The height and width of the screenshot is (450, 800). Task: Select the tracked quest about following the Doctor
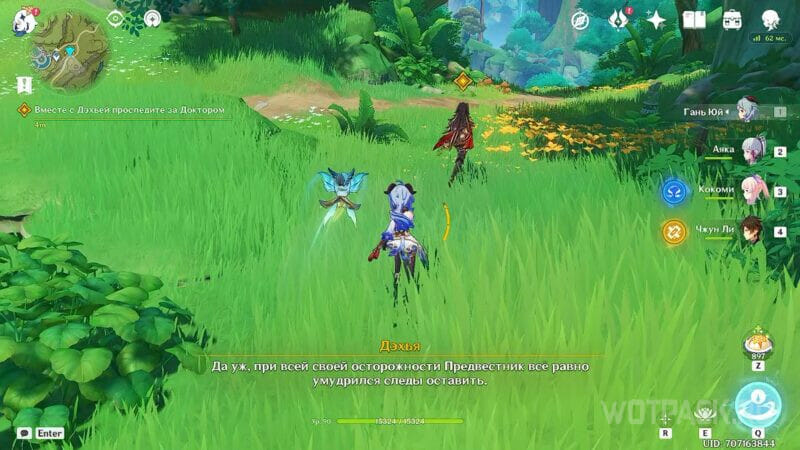pos(120,109)
